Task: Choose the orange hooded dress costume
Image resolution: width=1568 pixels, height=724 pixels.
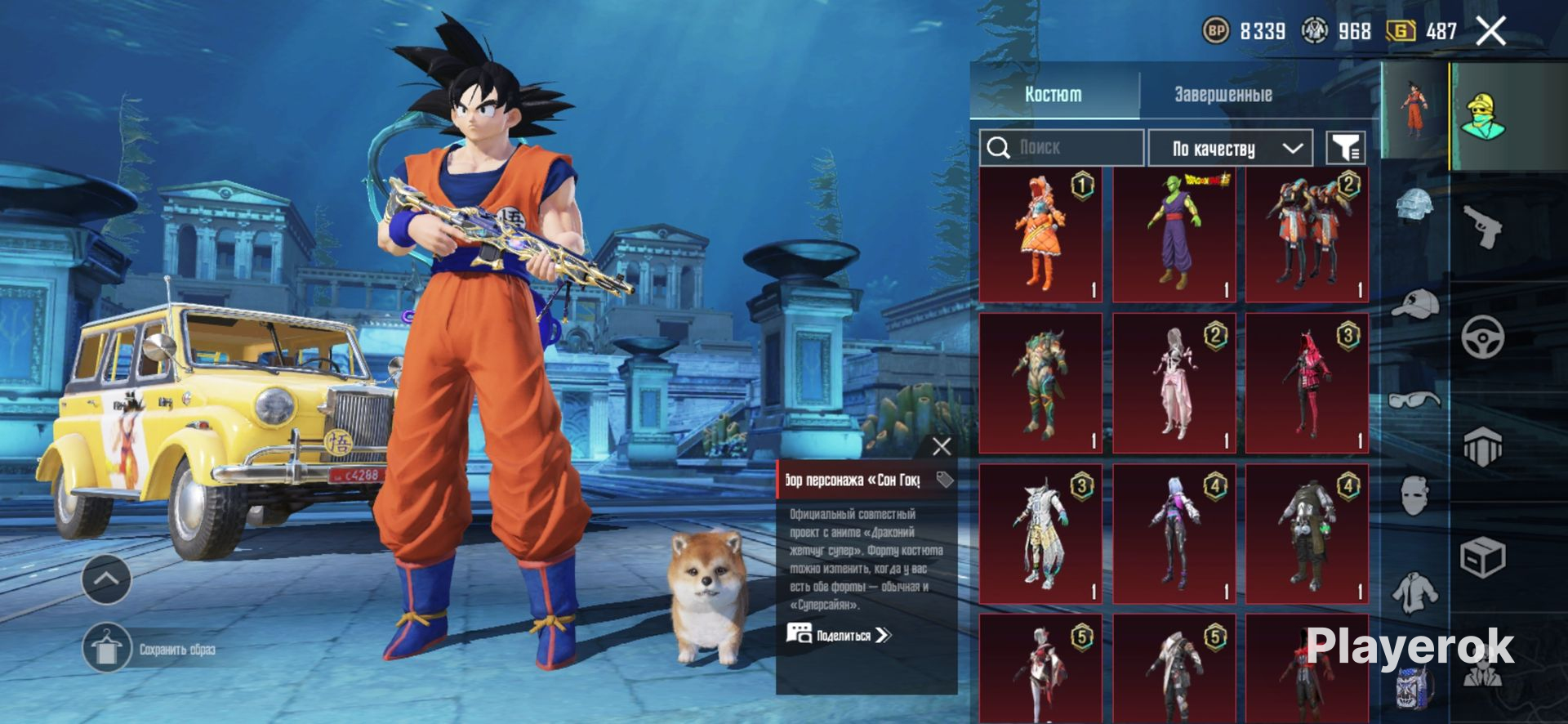Action: 1040,235
